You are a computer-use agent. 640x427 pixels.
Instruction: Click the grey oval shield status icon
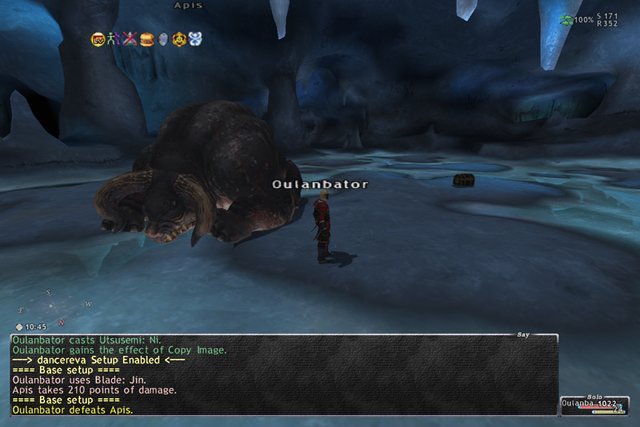click(163, 39)
